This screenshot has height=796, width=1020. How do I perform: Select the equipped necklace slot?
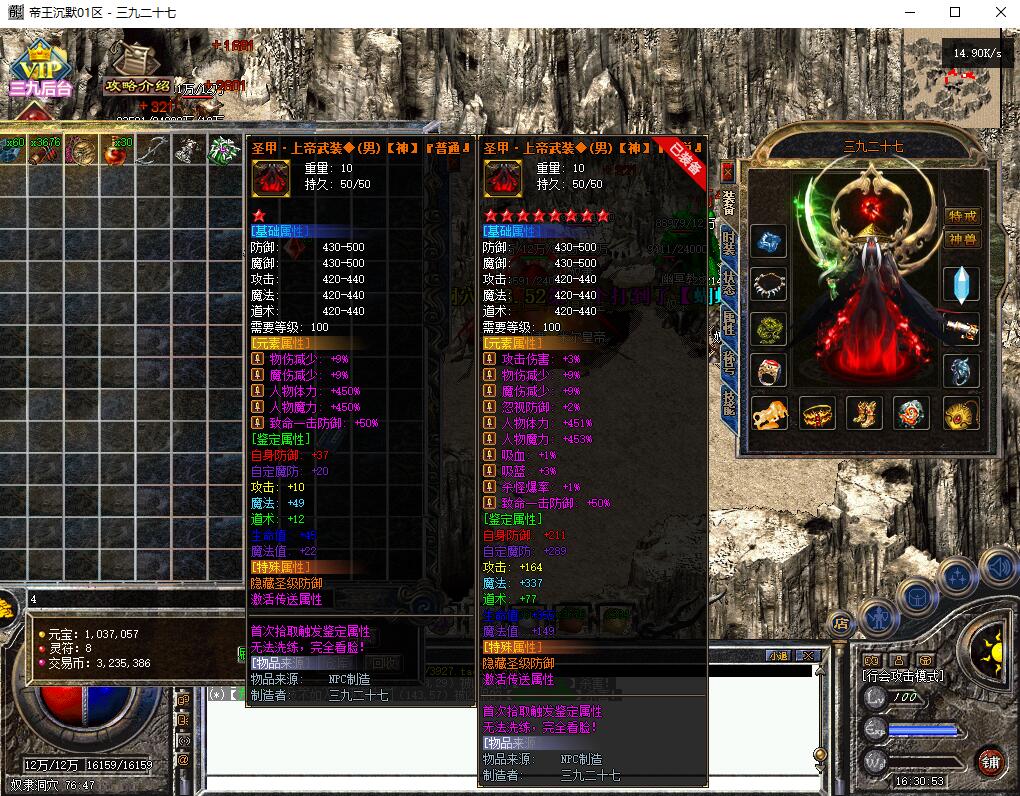tap(769, 285)
